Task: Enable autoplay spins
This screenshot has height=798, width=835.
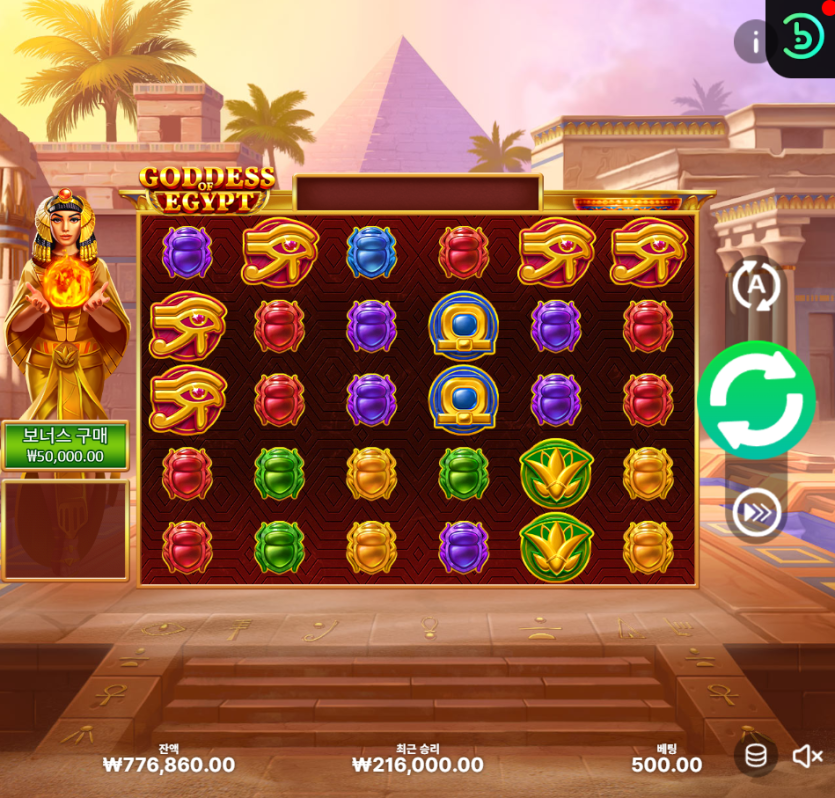Action: [756, 286]
